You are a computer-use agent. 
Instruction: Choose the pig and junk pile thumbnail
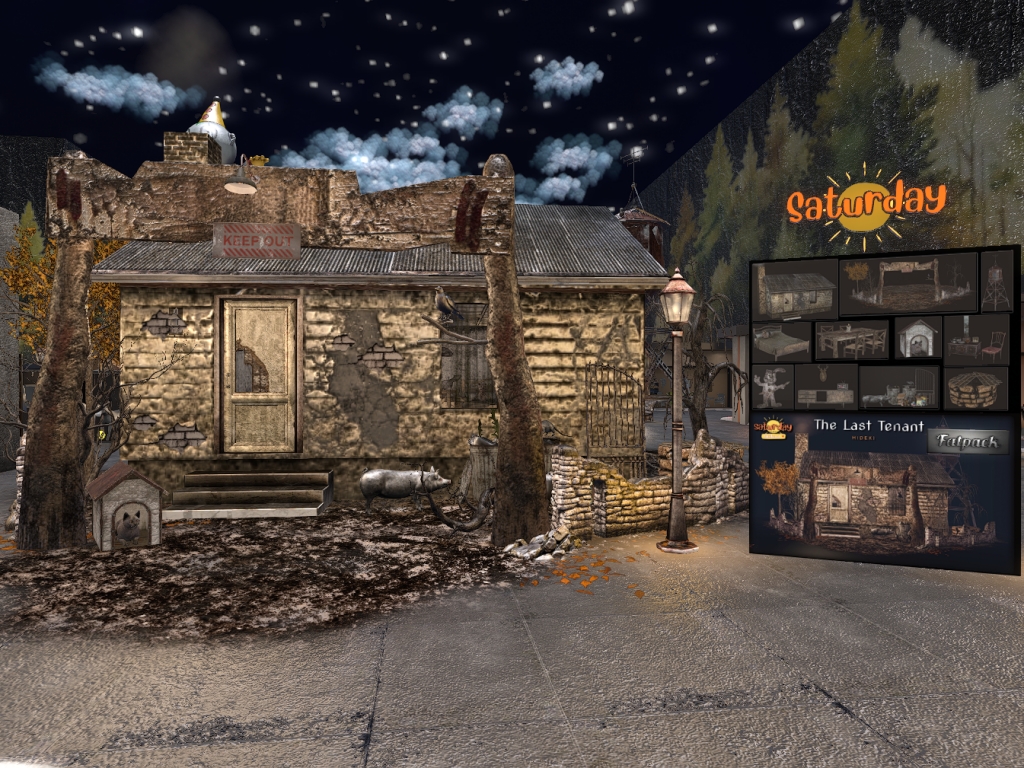pos(899,388)
